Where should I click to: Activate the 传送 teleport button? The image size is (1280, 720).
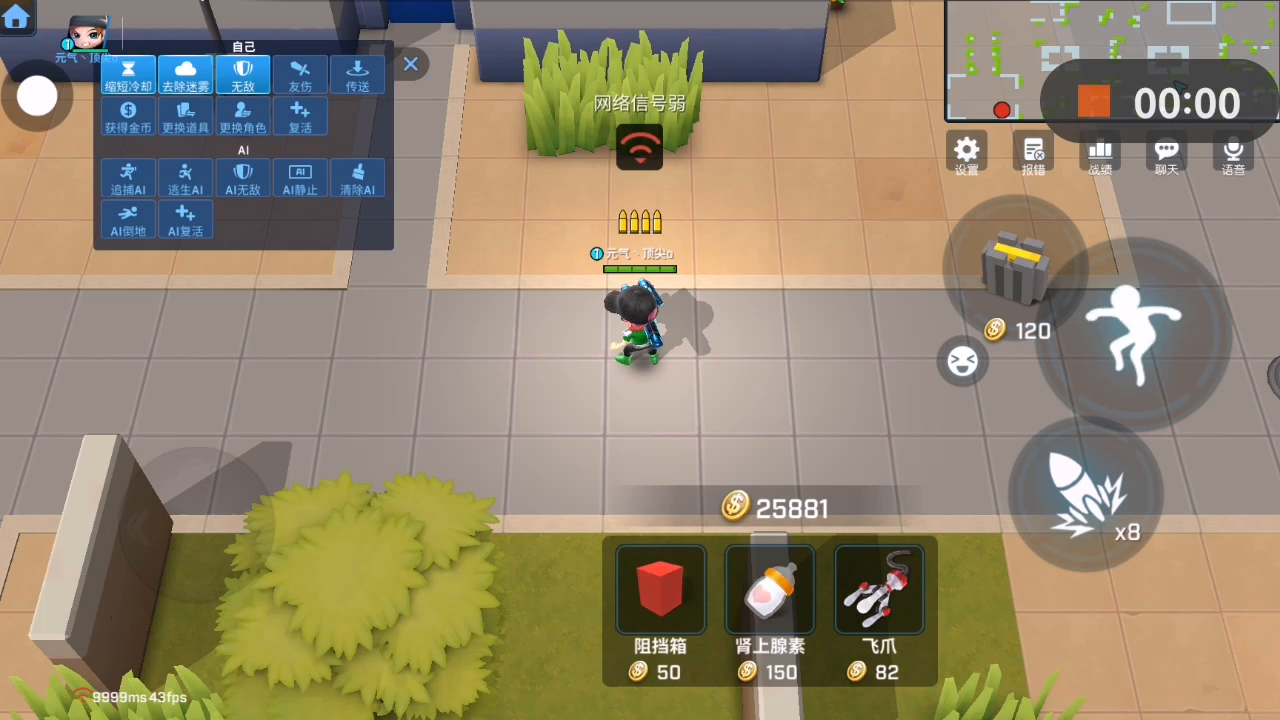[x=357, y=75]
